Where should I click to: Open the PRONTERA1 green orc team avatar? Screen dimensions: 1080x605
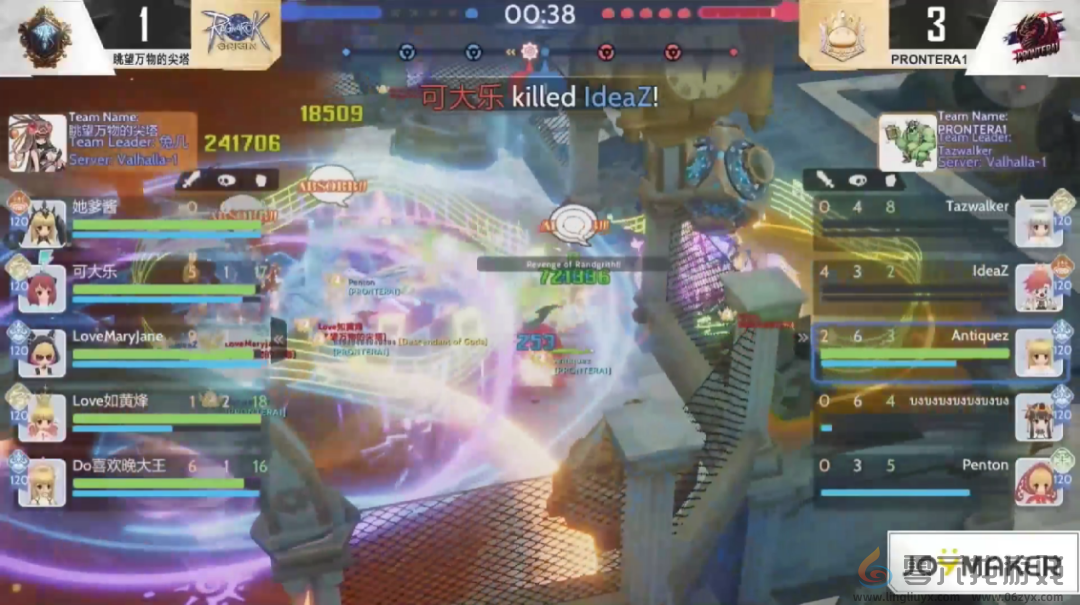pyautogui.click(x=908, y=143)
